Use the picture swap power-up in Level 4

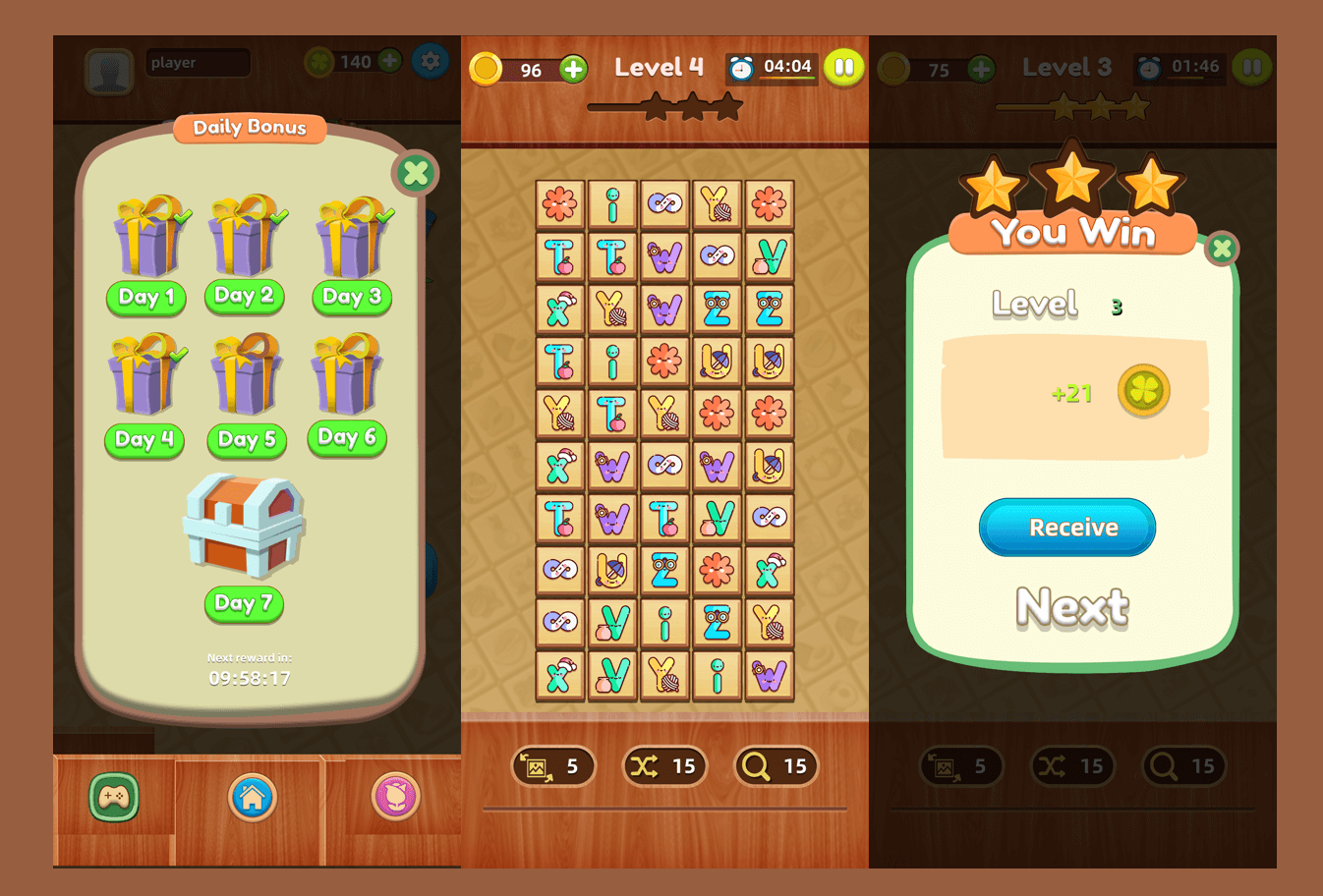(553, 766)
